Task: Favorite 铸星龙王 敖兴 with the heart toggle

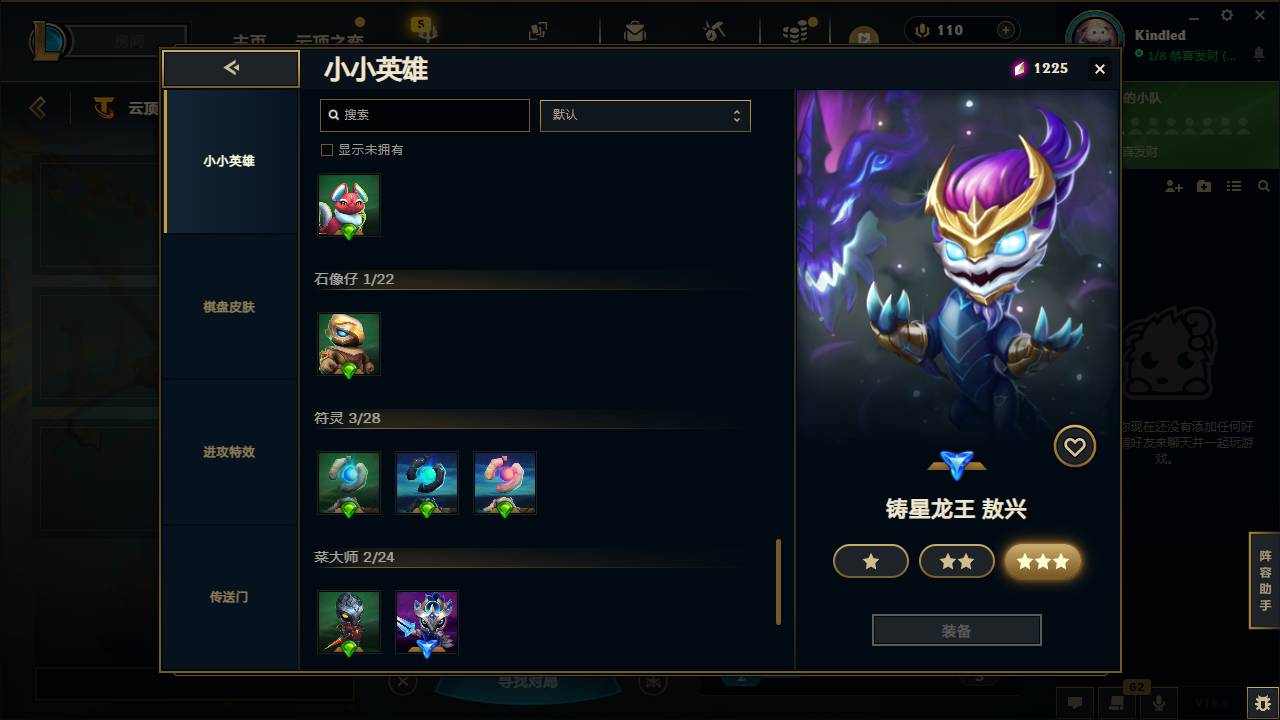Action: [x=1075, y=446]
